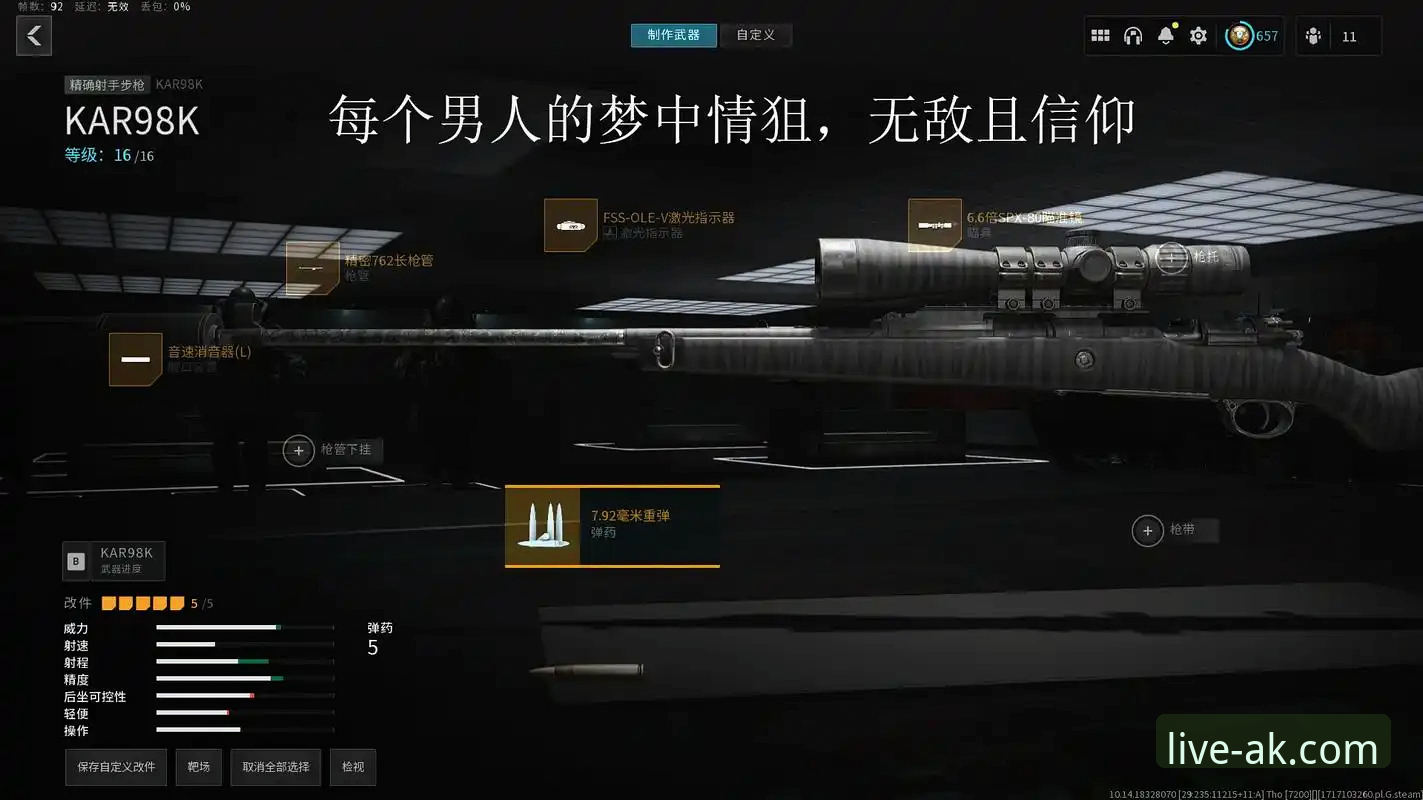The image size is (1423, 800).
Task: Select the 6.6倍SPX-80 optic attachment
Action: click(934, 222)
